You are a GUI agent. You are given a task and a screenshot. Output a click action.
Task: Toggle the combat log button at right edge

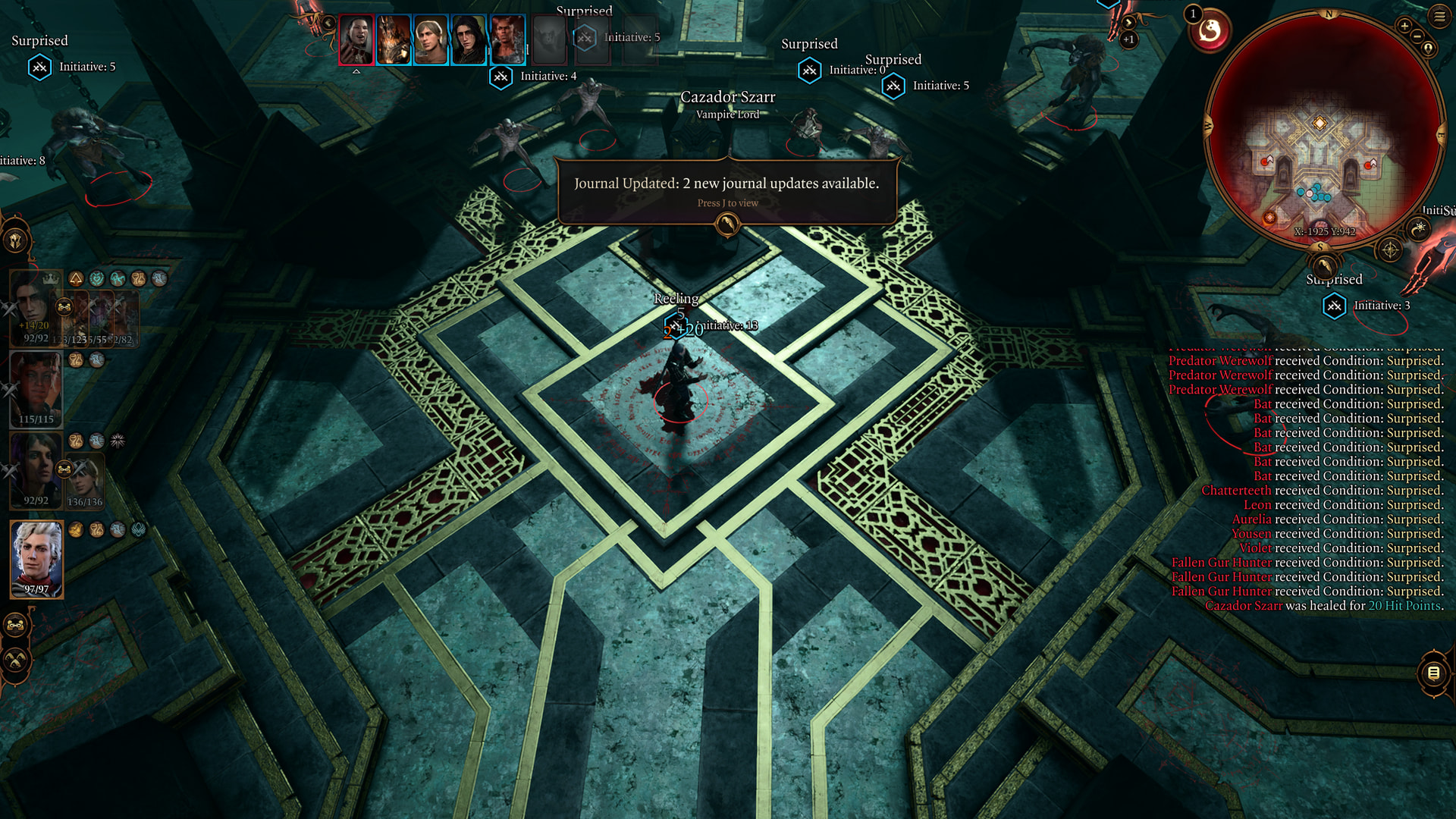[x=1433, y=673]
